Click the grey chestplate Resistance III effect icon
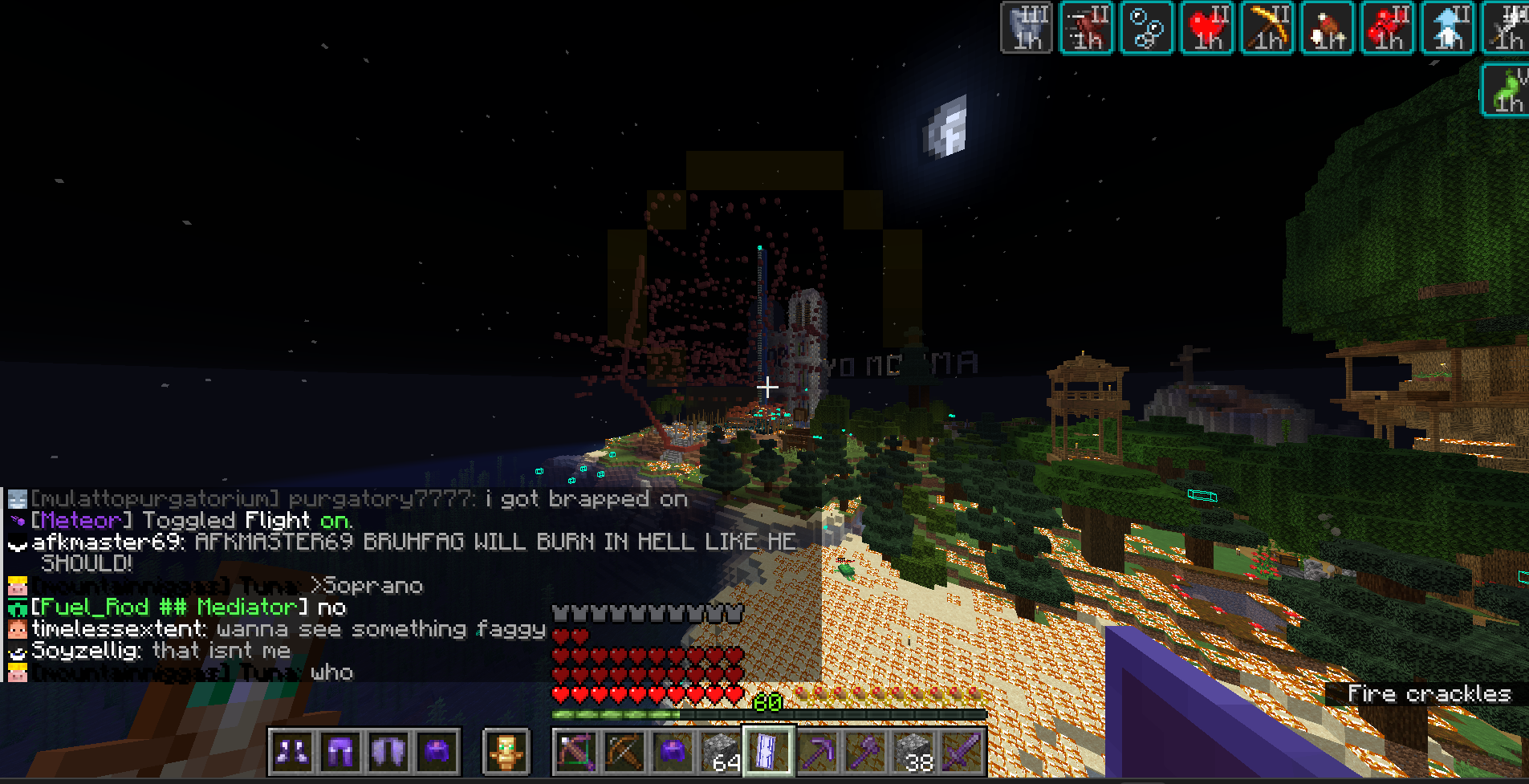 coord(1027,28)
